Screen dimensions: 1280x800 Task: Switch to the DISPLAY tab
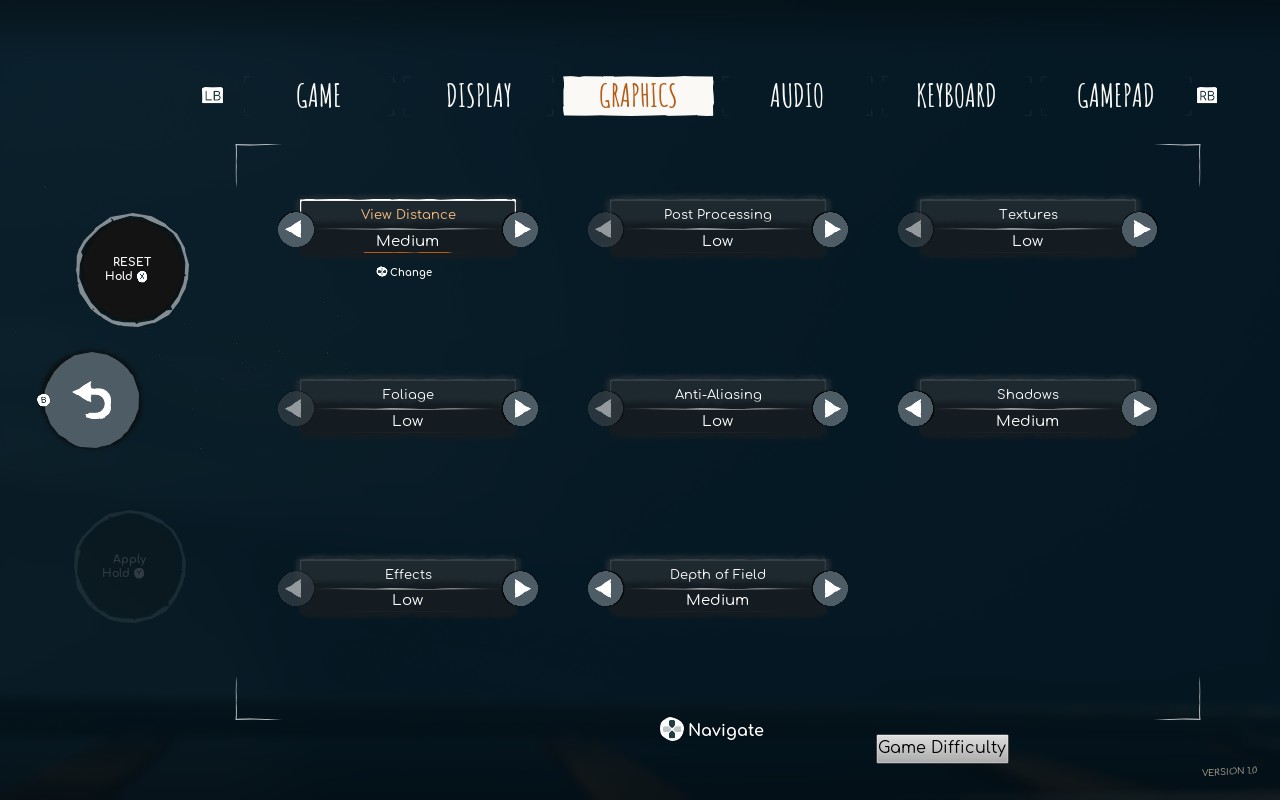click(479, 95)
